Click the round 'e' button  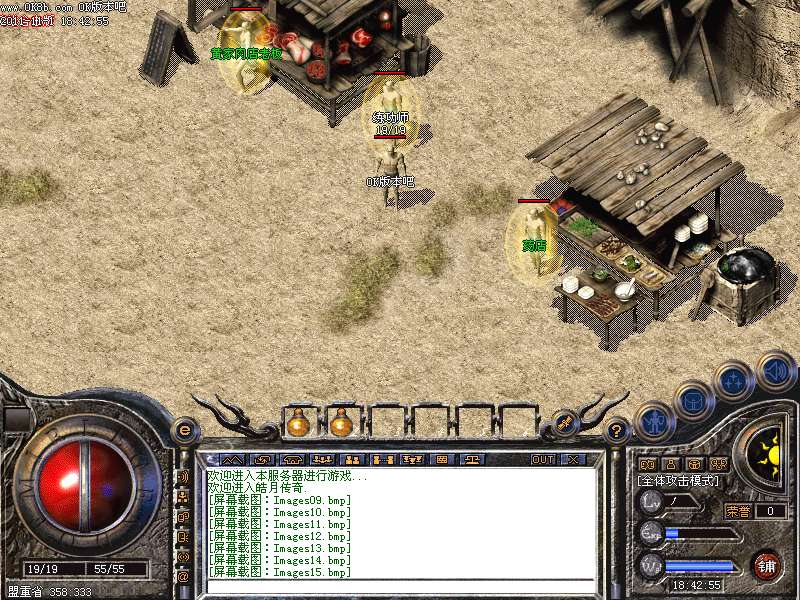click(184, 431)
